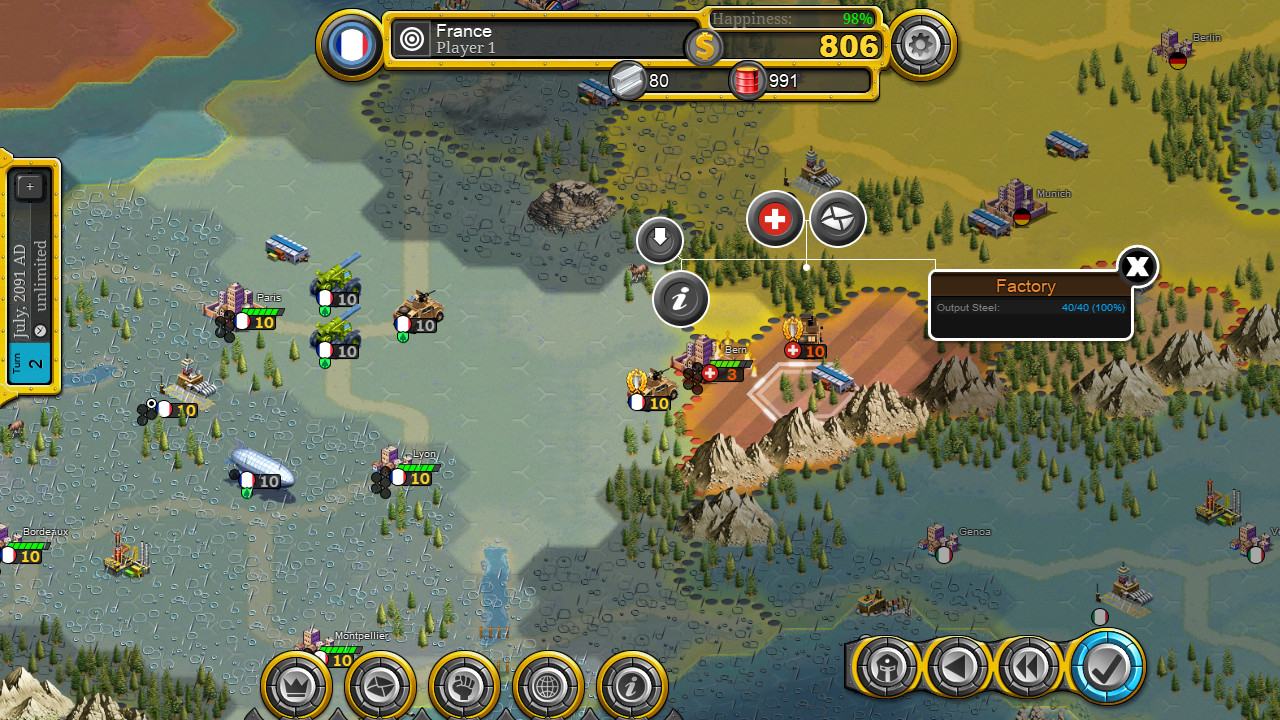Open the gear settings menu
Image resolution: width=1280 pixels, height=720 pixels.
tap(921, 45)
